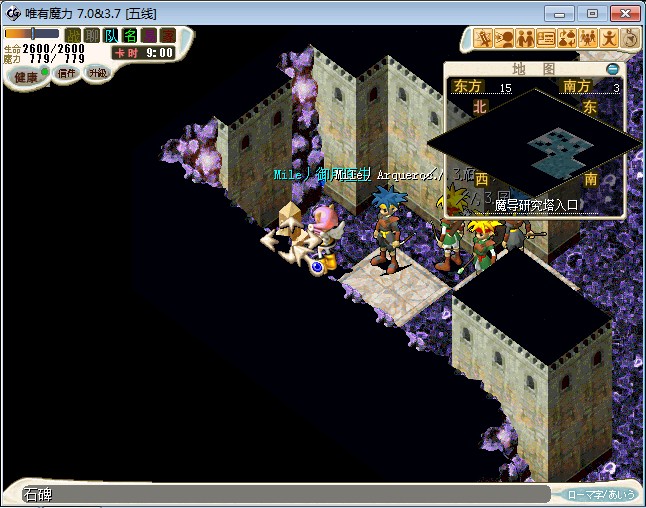Click the ローマ字/あいう input mode button
Screen dimensions: 646x508
(x=599, y=494)
